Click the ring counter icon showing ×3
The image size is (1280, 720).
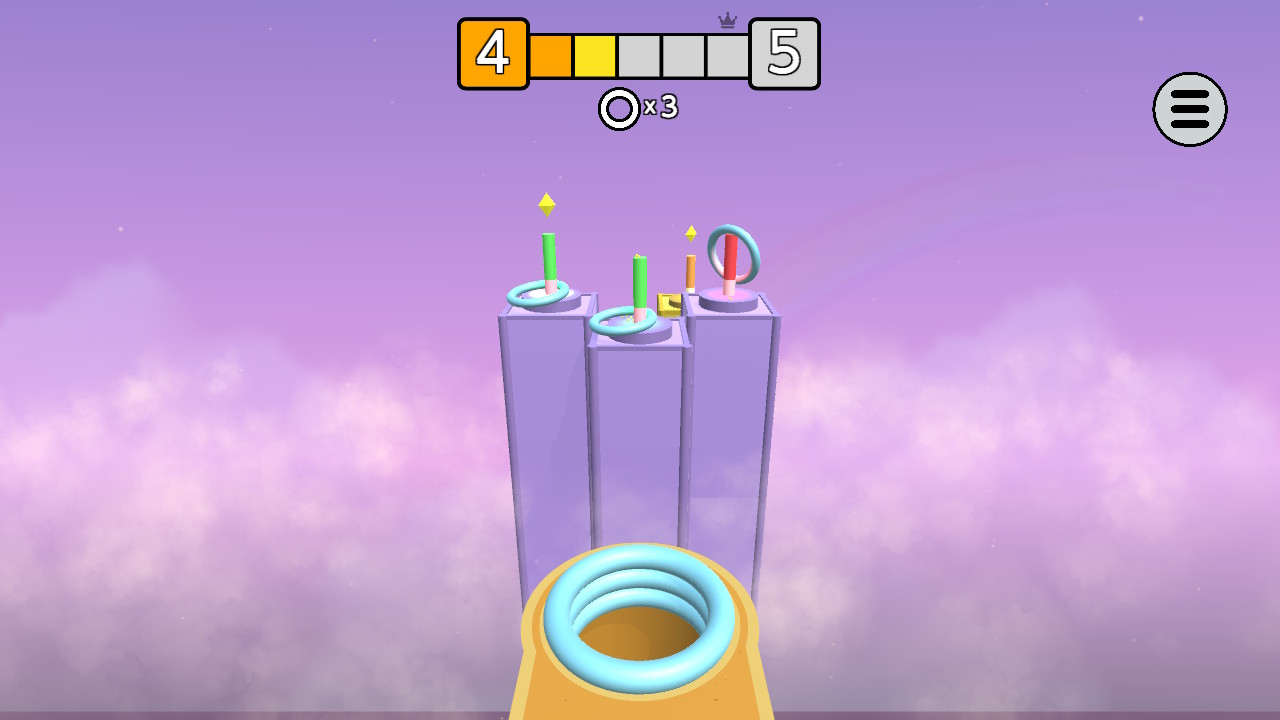[x=617, y=110]
